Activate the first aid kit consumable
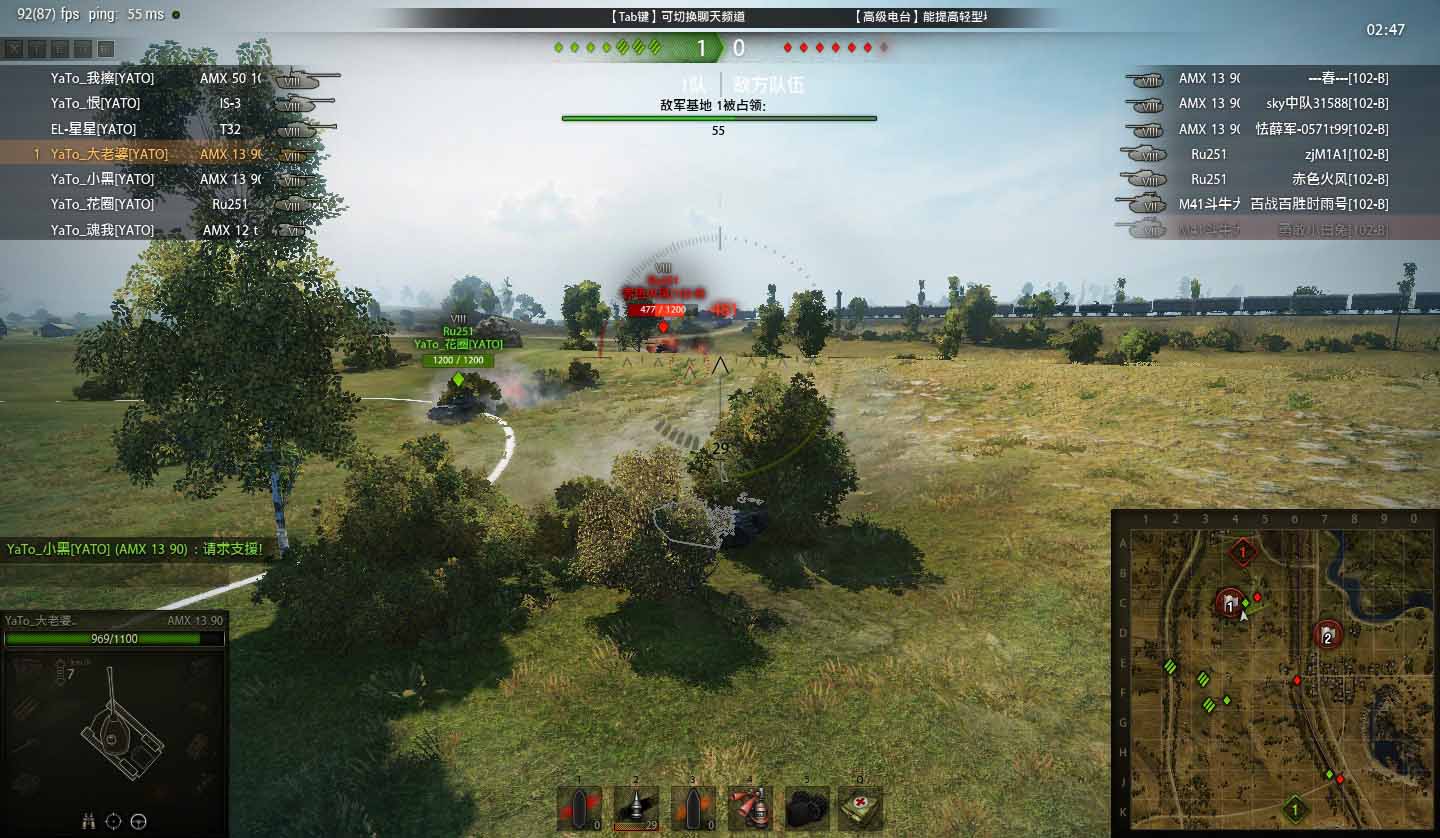Screen dimensions: 1440x838 point(861,809)
